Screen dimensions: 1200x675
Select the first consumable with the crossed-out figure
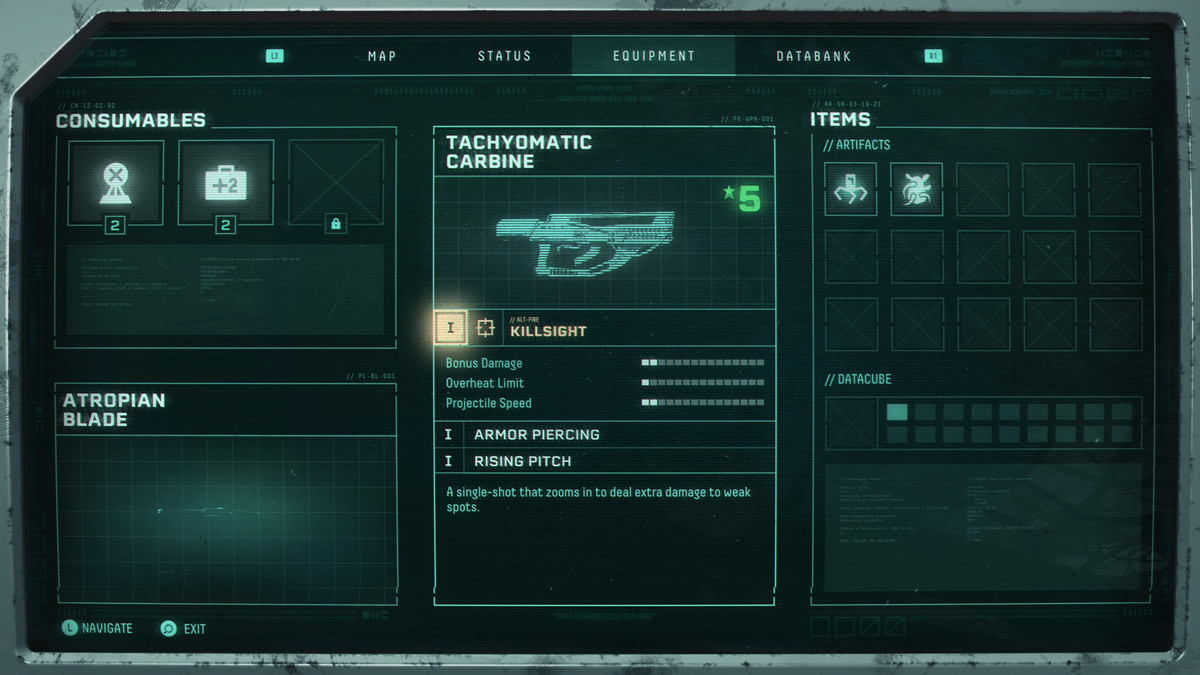[x=116, y=183]
